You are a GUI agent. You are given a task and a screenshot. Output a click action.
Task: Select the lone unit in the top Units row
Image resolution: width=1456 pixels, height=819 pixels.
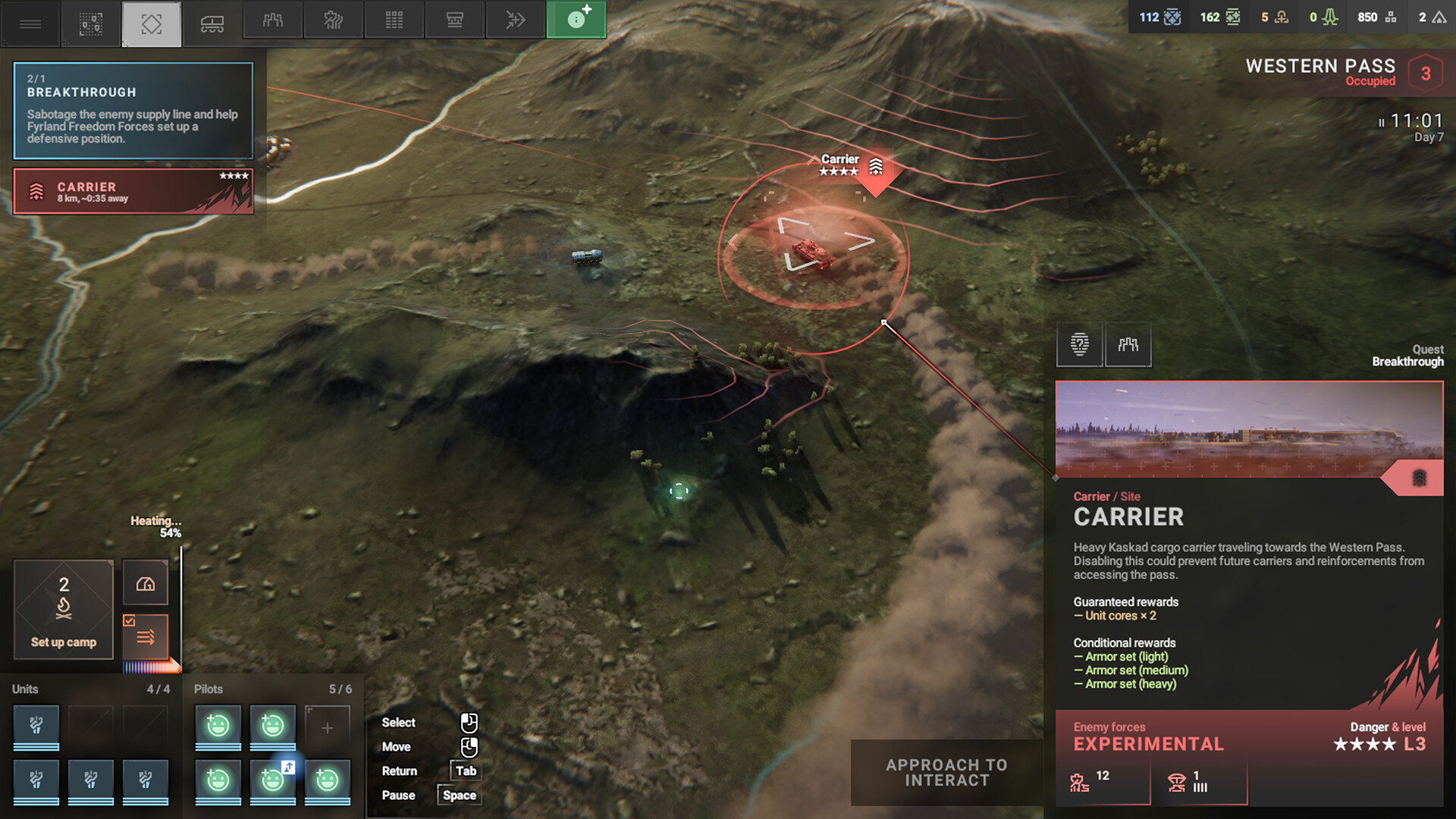click(36, 726)
